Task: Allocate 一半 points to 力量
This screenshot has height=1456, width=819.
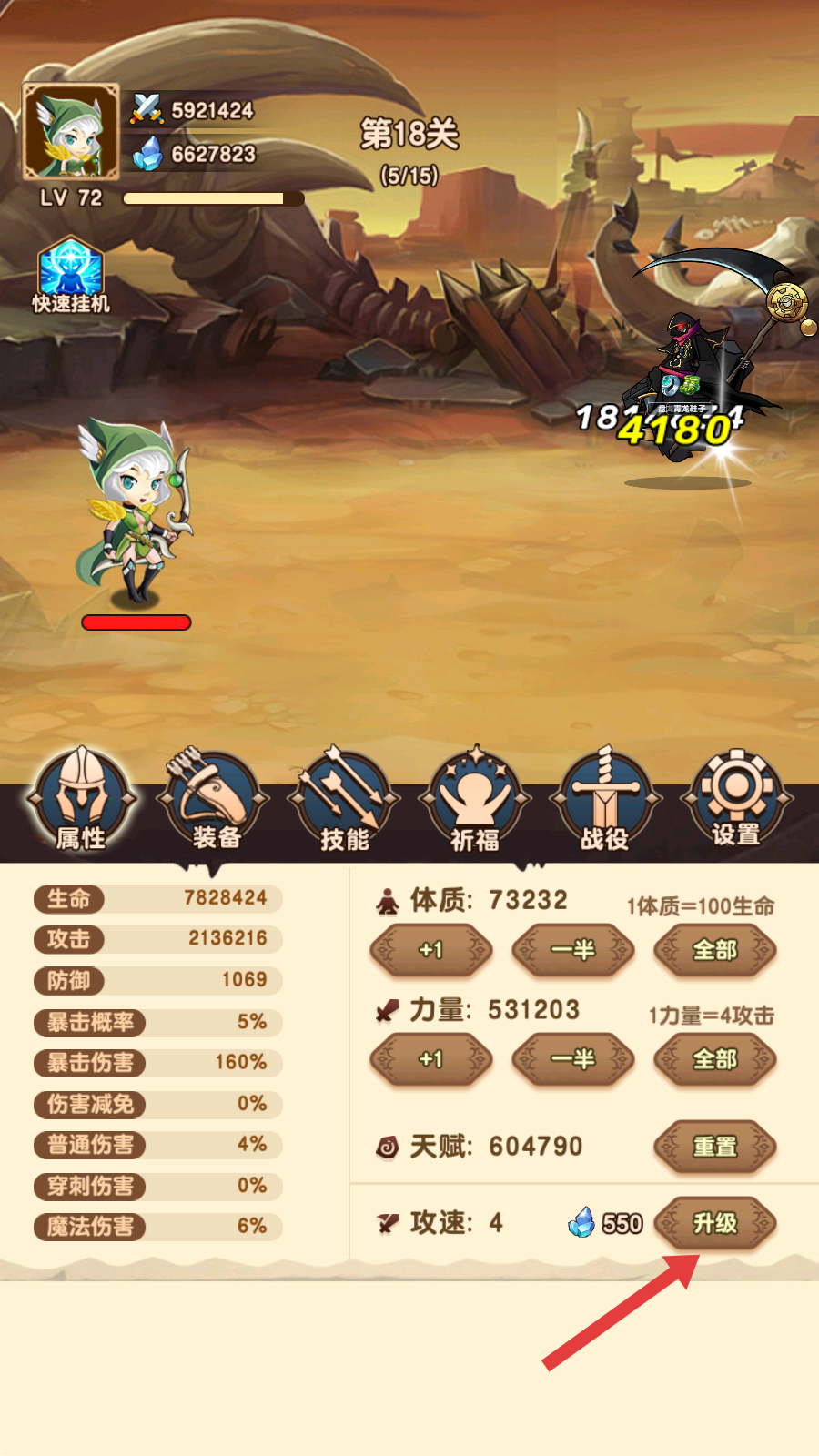Action: click(573, 1059)
